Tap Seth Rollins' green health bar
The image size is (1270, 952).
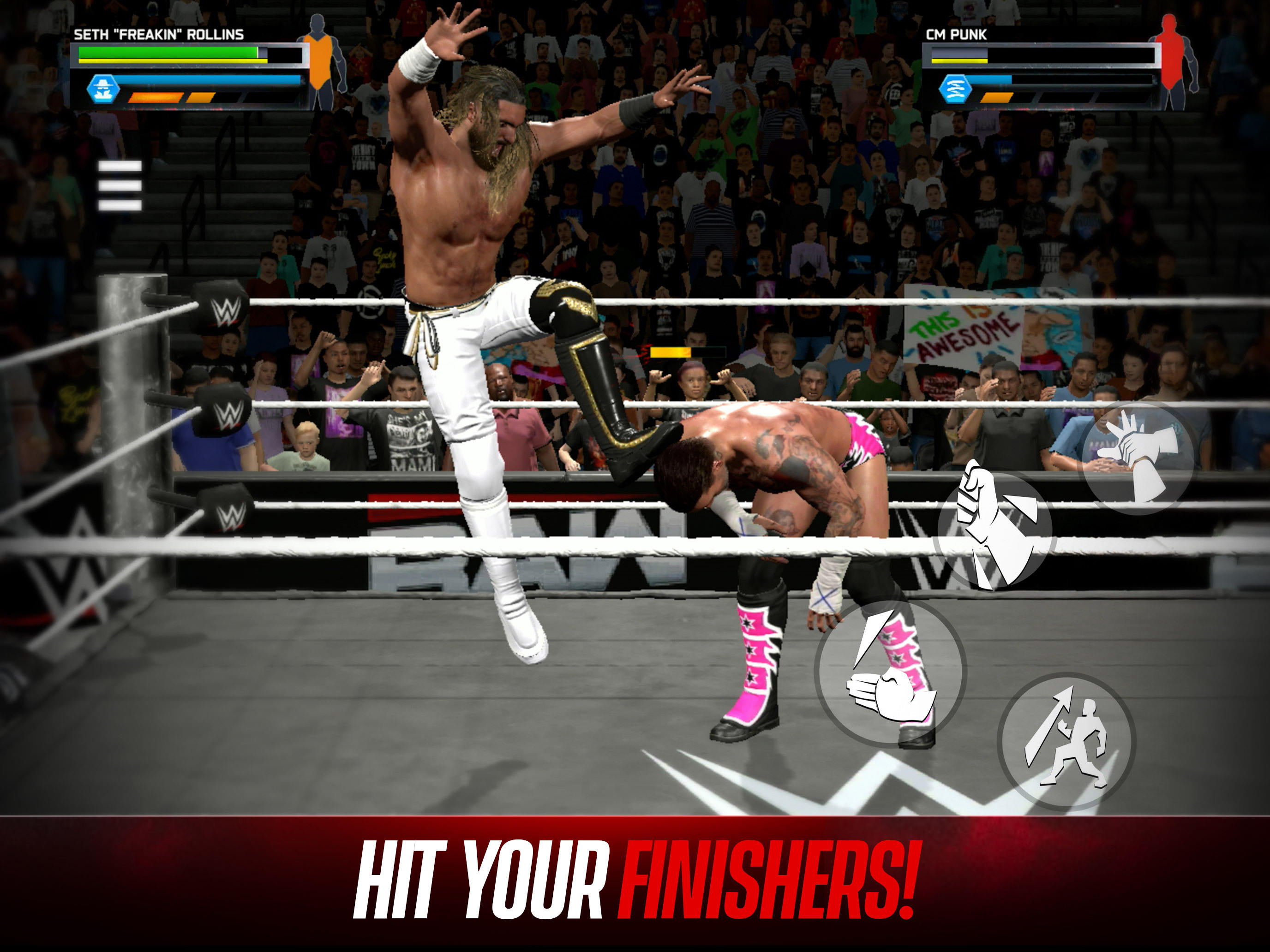[x=168, y=53]
